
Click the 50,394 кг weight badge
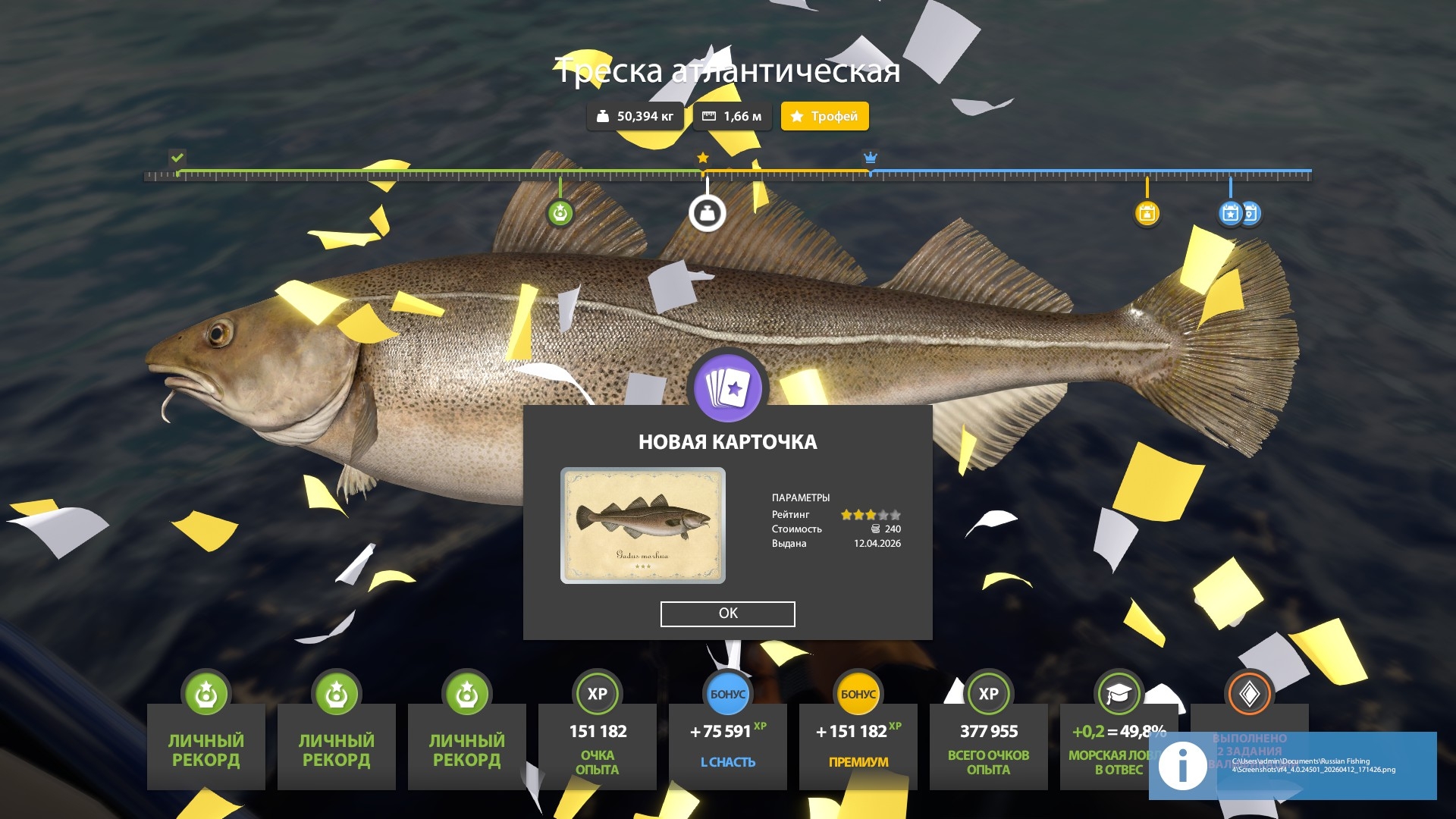[635, 117]
